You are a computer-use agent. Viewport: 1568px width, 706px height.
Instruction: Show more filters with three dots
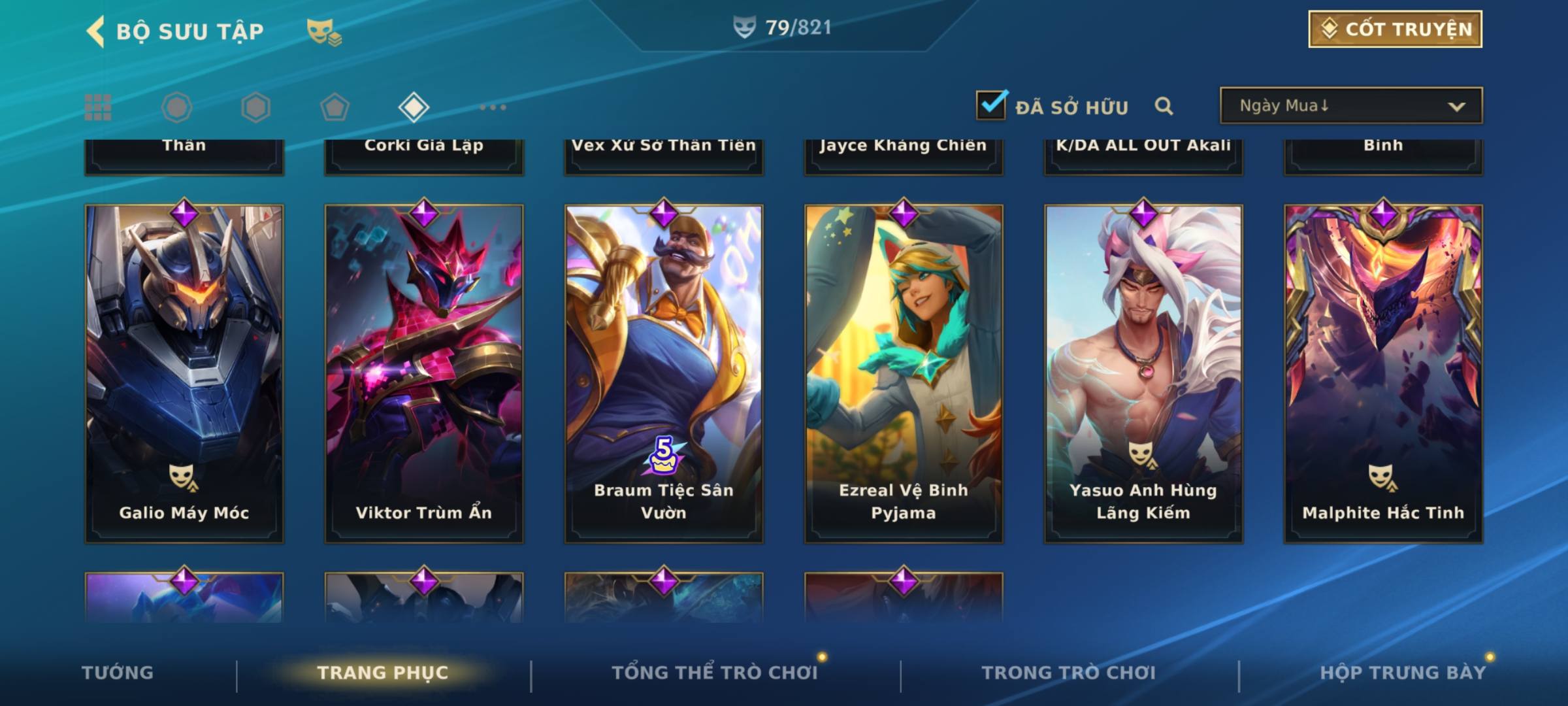pyautogui.click(x=493, y=107)
